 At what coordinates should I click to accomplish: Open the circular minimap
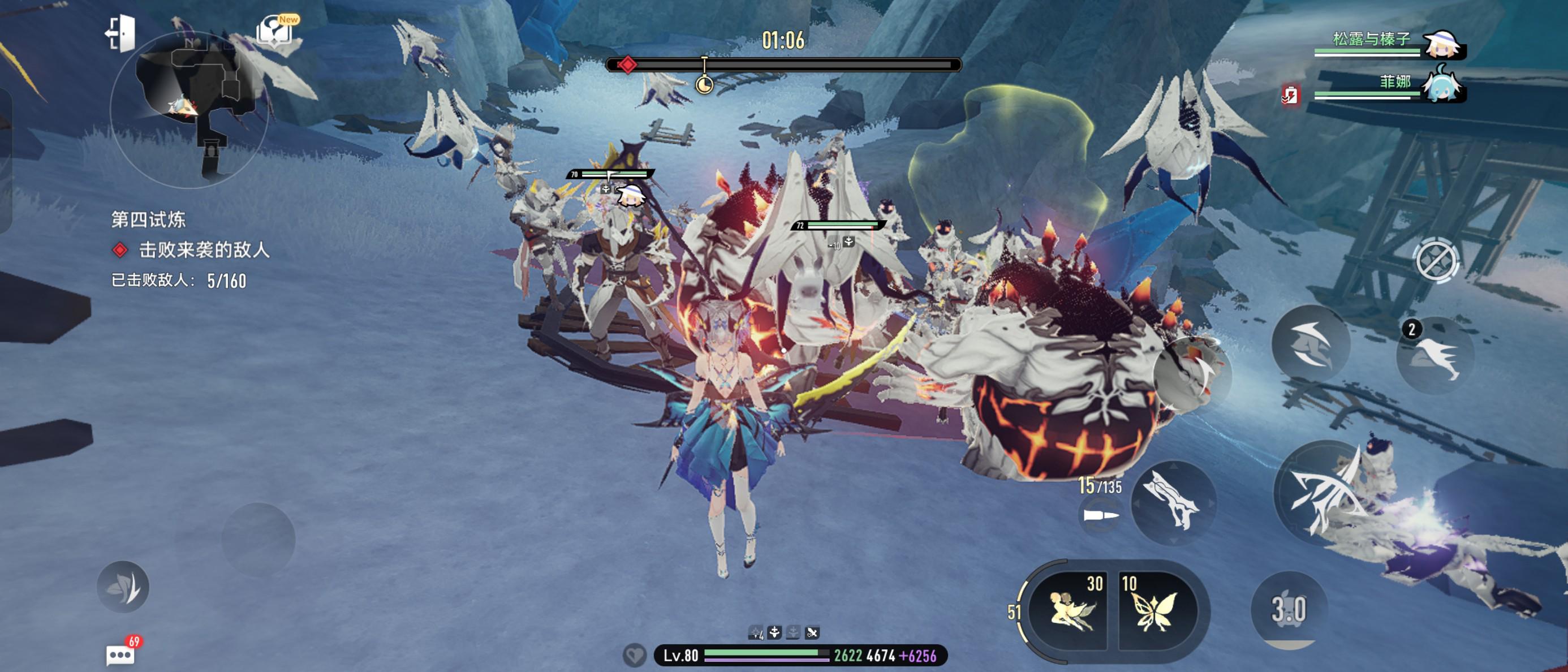[x=189, y=110]
